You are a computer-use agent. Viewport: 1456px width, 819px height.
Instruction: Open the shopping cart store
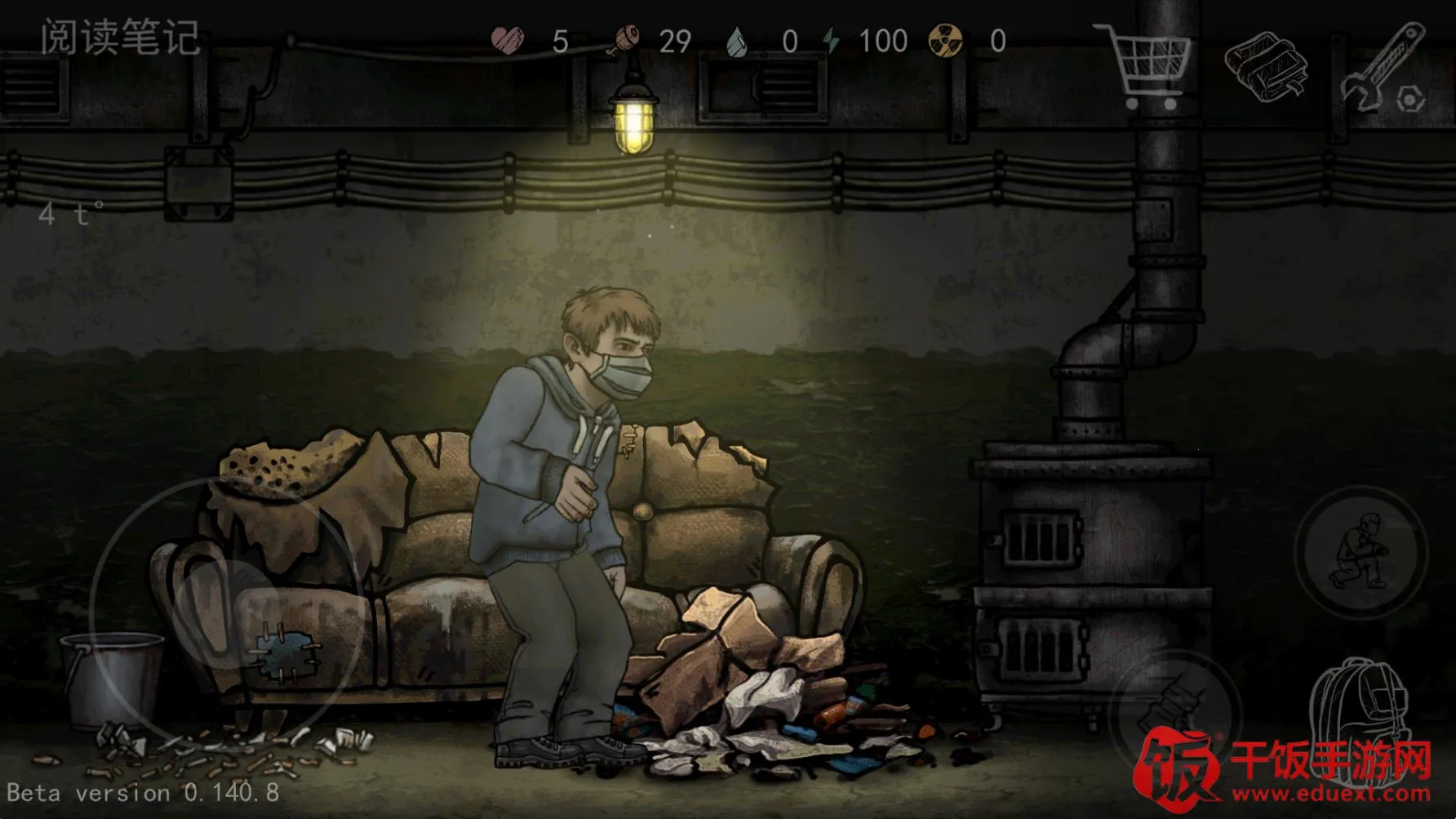click(1147, 67)
